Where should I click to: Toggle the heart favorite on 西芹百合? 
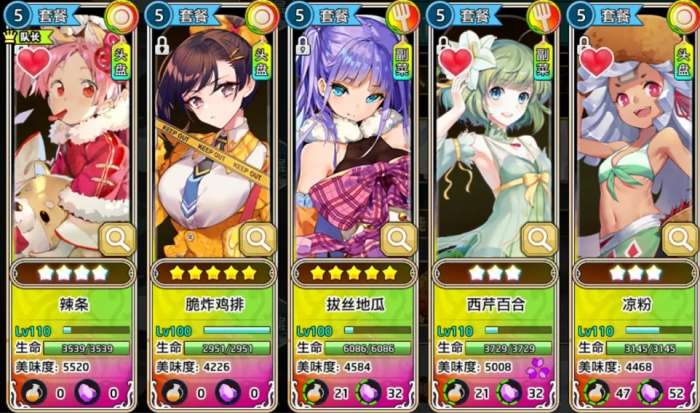[456, 62]
